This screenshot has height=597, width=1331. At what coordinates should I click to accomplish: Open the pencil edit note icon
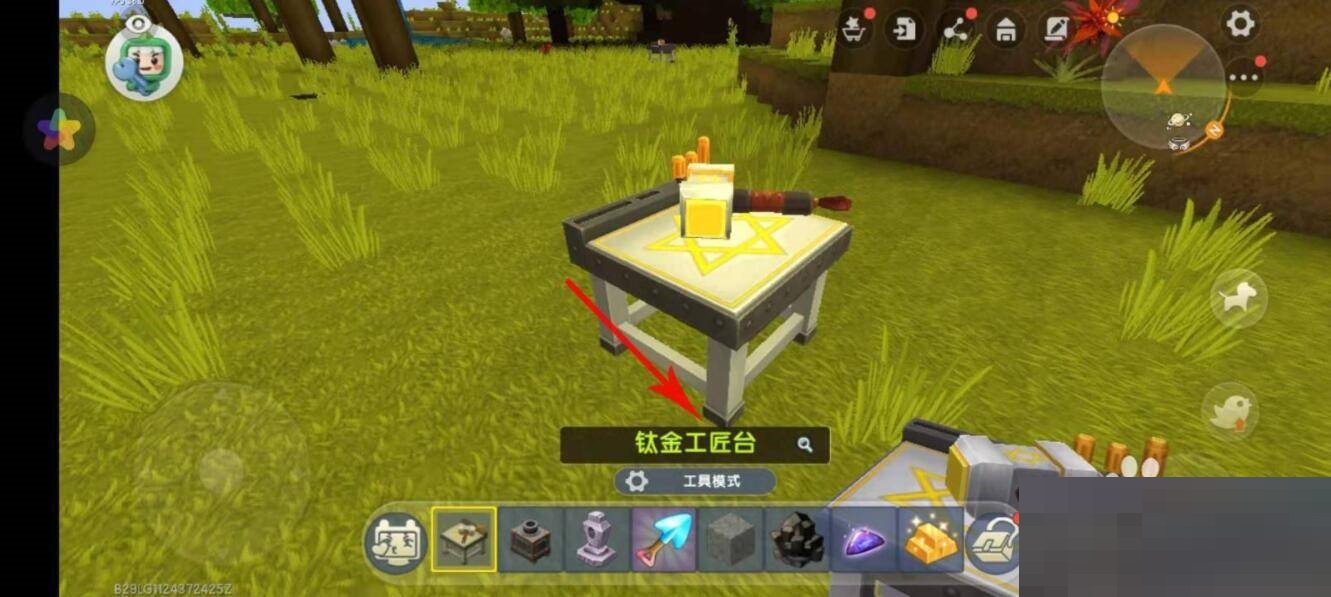[1056, 28]
